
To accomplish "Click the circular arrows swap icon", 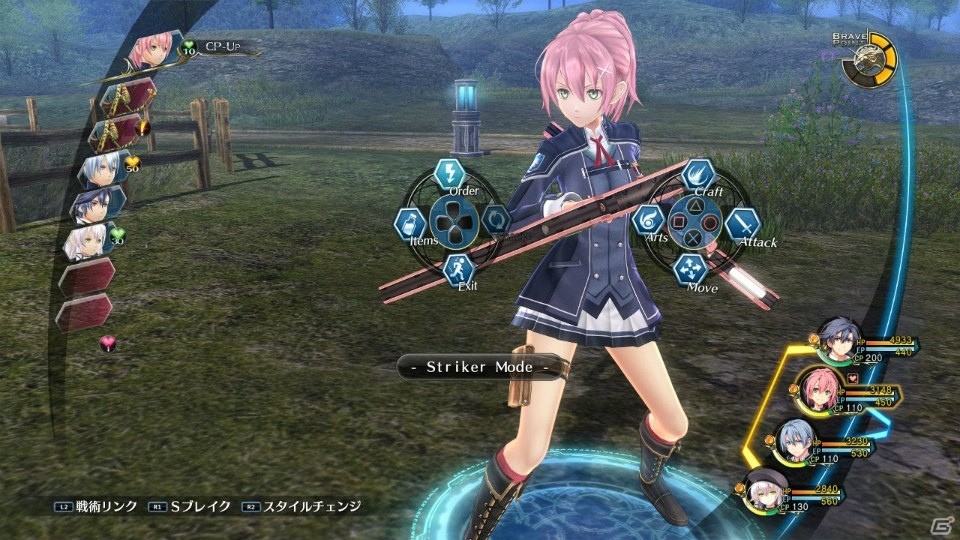I will pyautogui.click(x=495, y=219).
